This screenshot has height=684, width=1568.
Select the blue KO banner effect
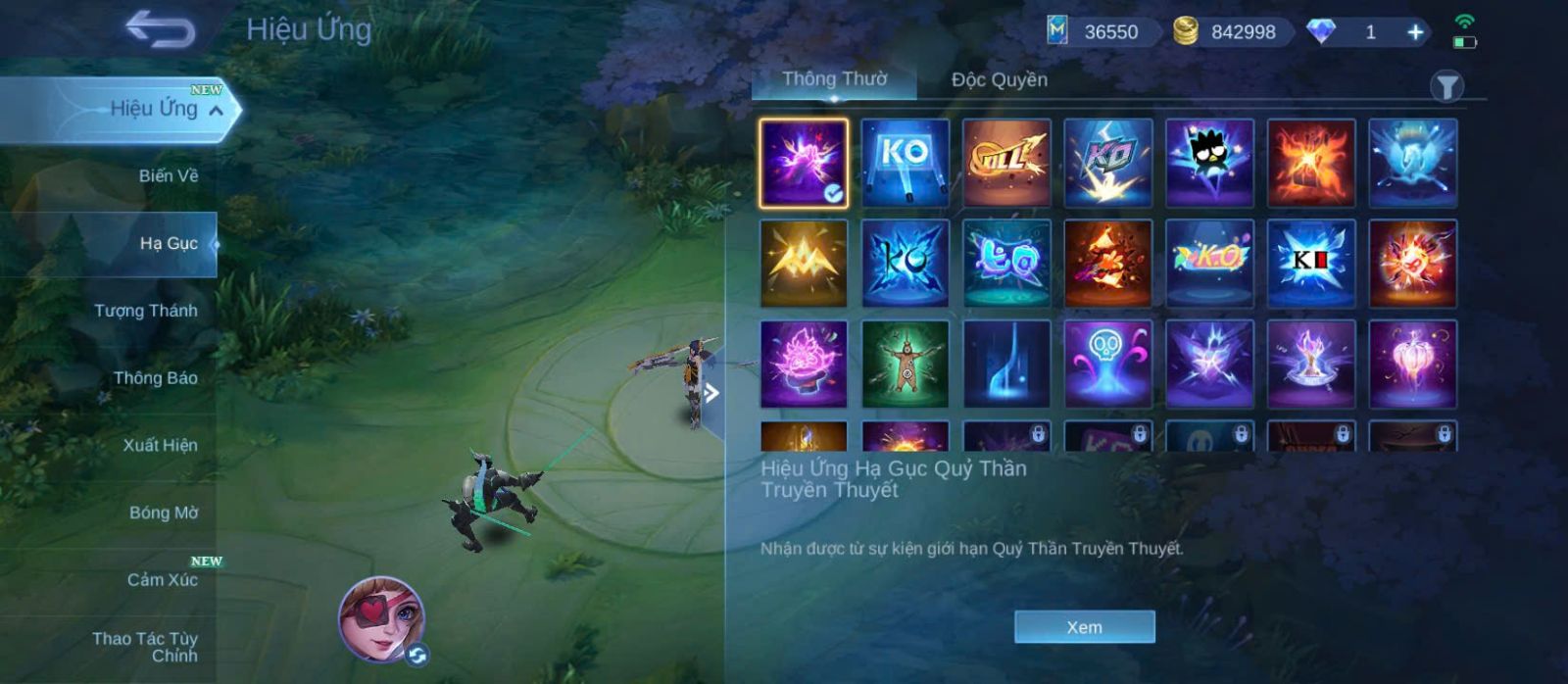coord(905,163)
